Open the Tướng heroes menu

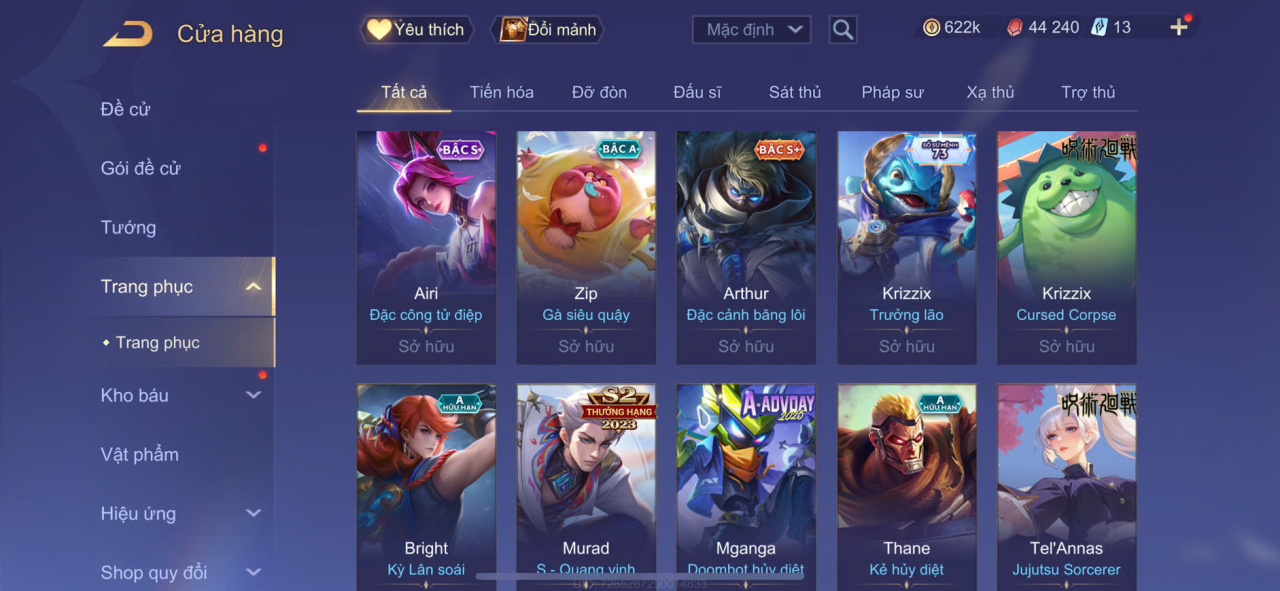[x=129, y=227]
